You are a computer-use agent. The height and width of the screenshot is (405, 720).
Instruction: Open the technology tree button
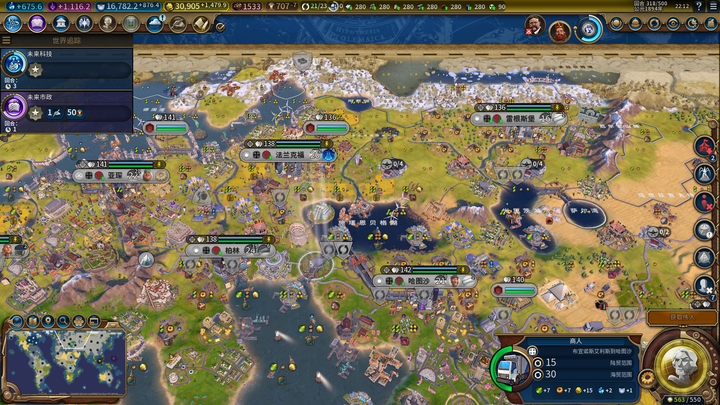tap(15, 24)
